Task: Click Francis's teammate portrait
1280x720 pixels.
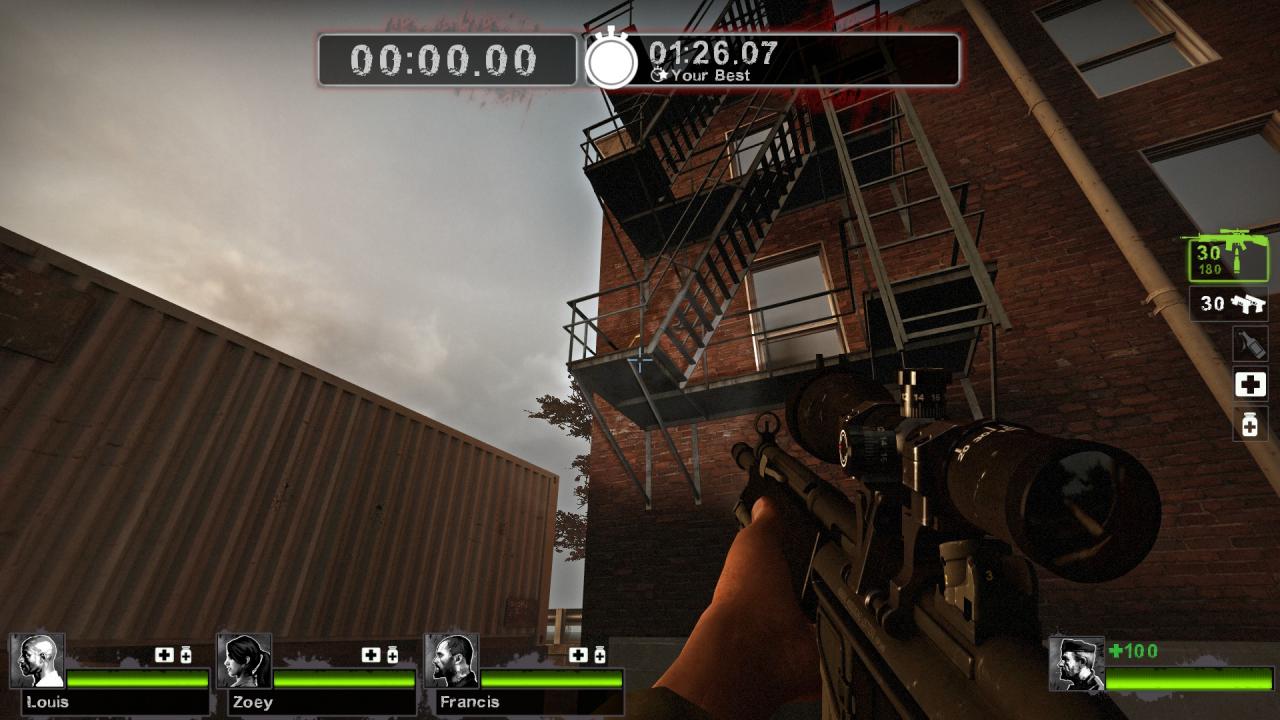Action: tap(451, 660)
